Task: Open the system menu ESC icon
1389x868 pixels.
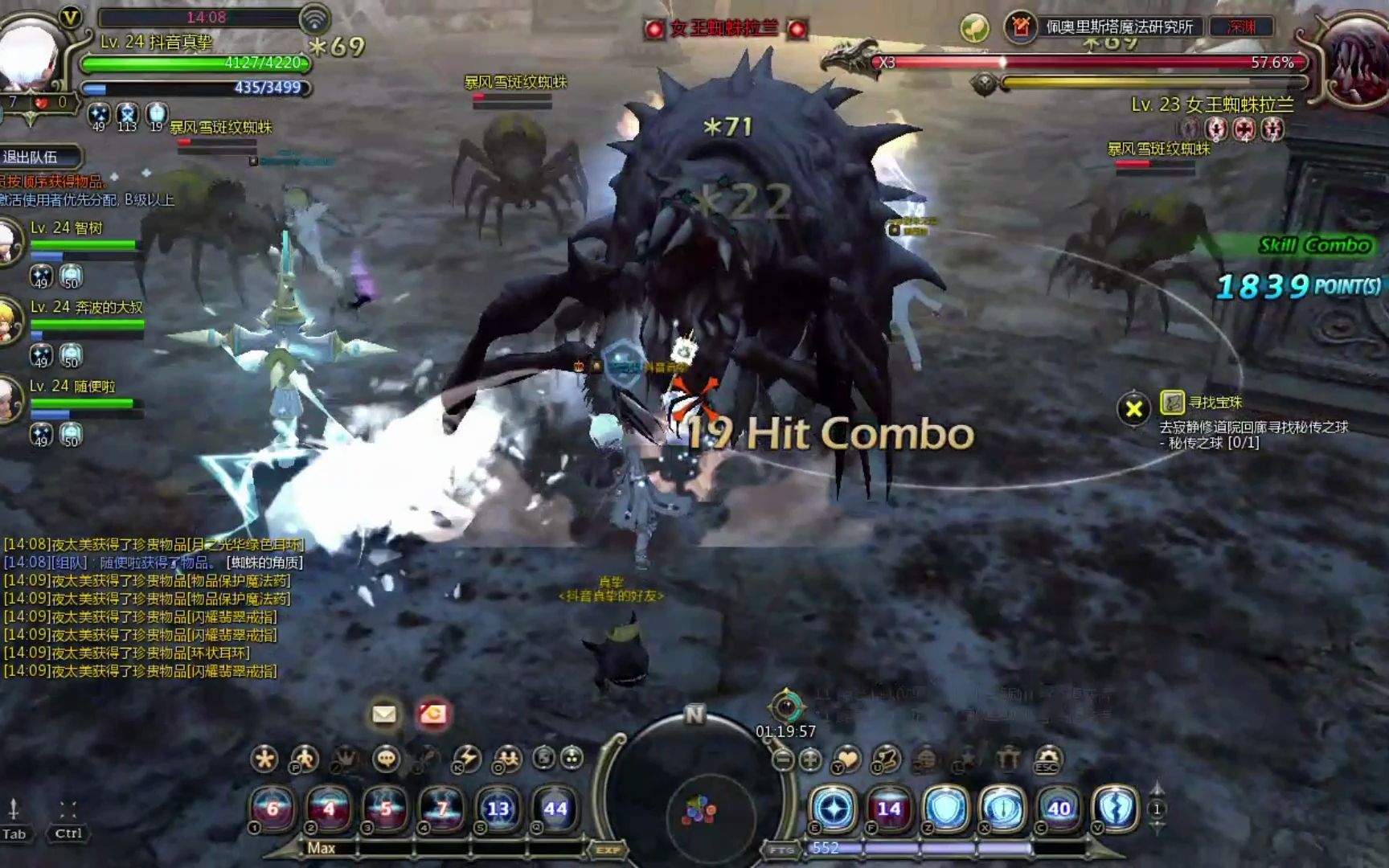Action: (x=1047, y=759)
